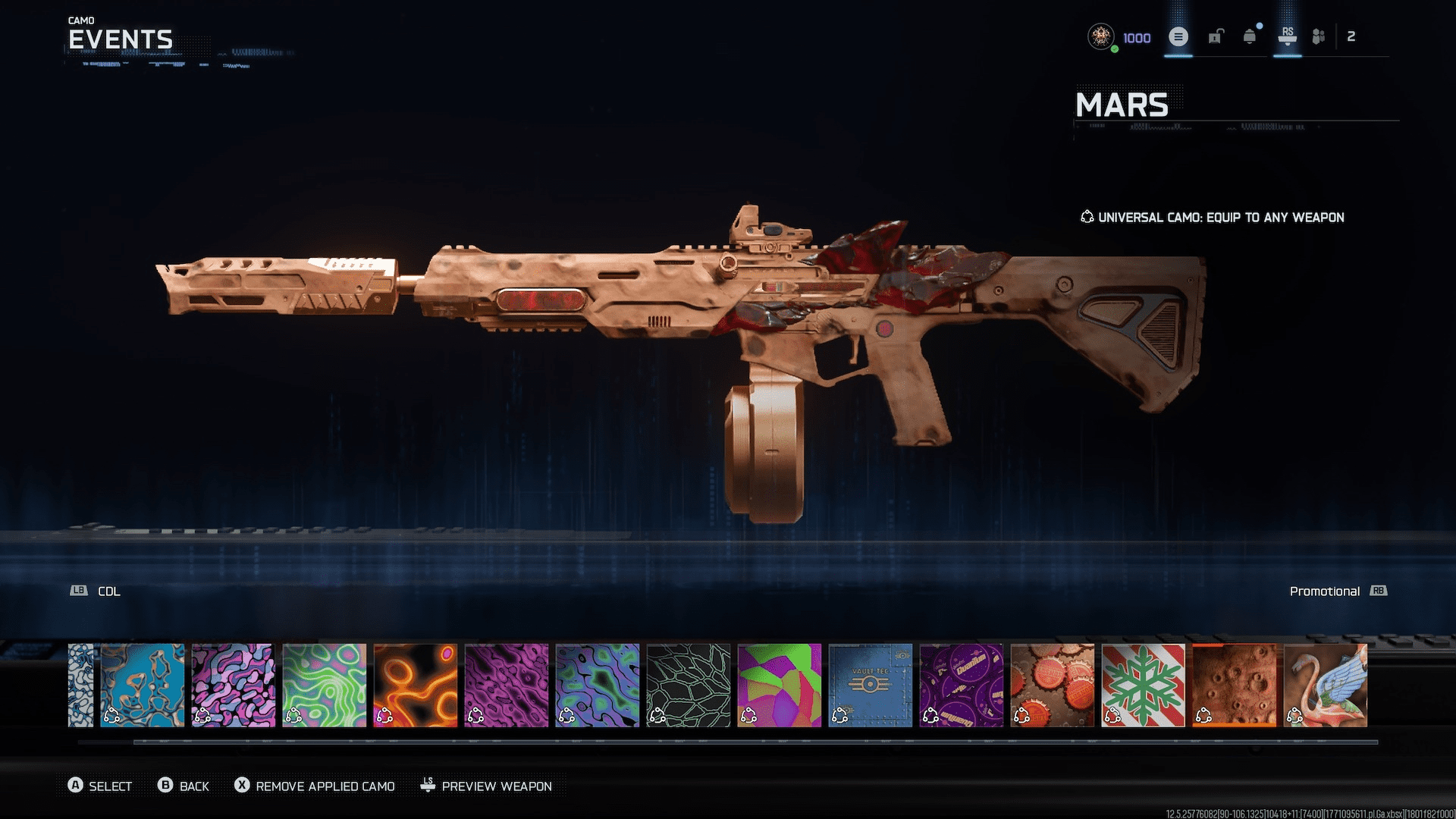This screenshot has height=819, width=1456.
Task: Choose the pink and blue blob camo
Action: tap(233, 685)
